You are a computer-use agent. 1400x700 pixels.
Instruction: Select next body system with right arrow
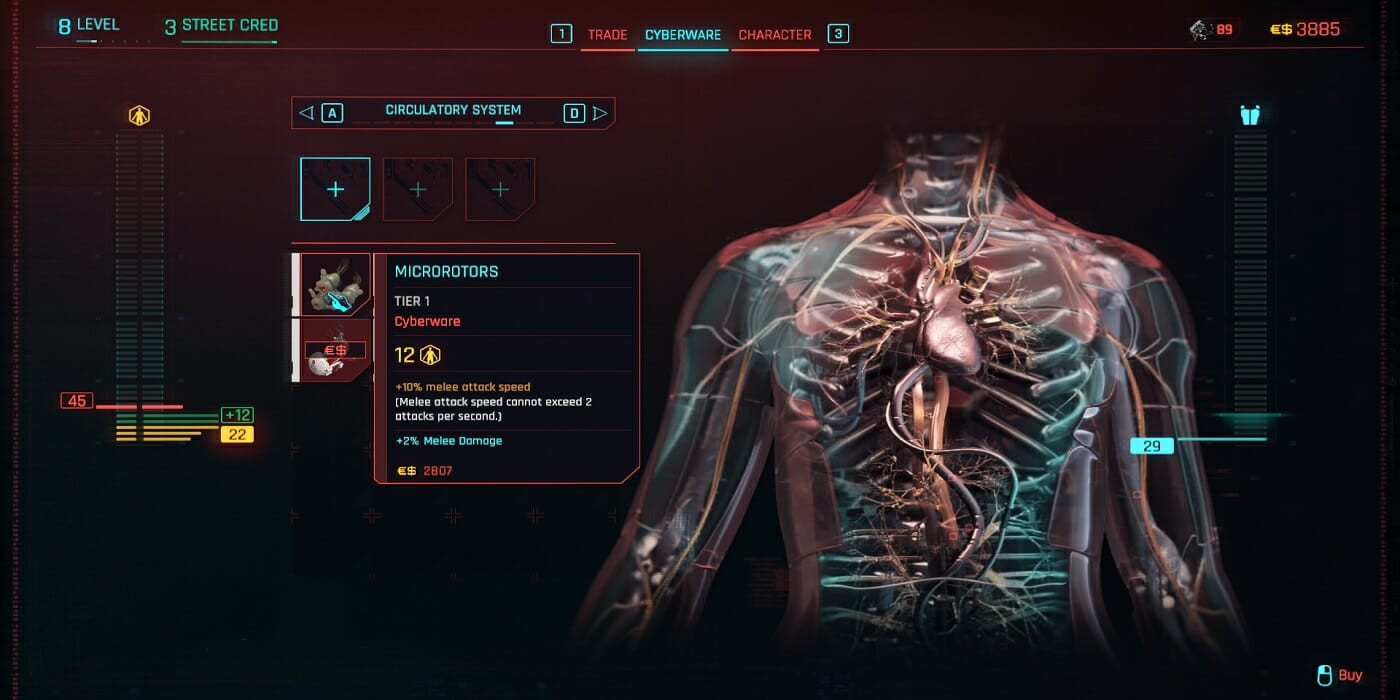(600, 113)
